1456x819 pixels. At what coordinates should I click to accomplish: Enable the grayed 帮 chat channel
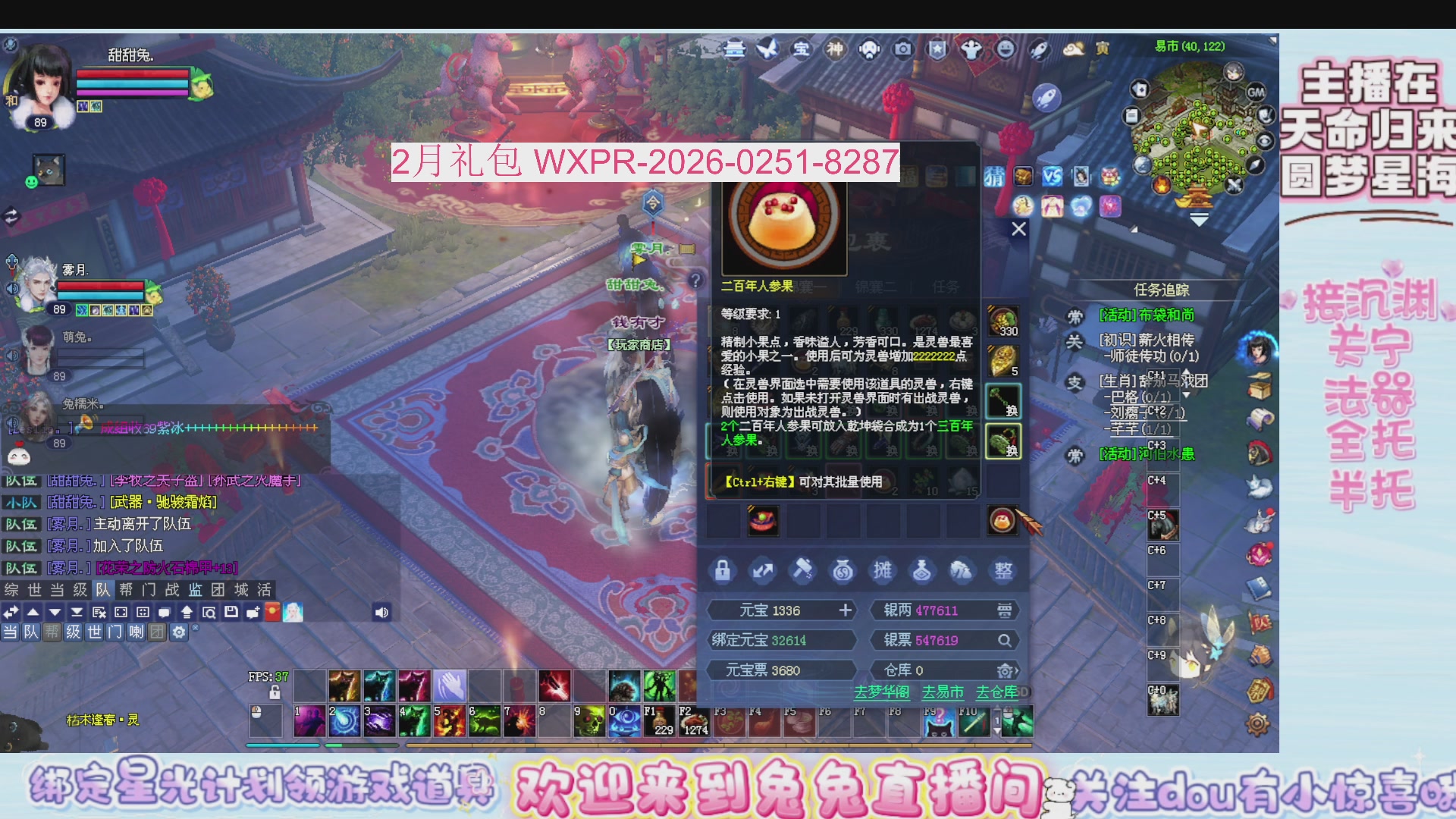click(x=51, y=631)
